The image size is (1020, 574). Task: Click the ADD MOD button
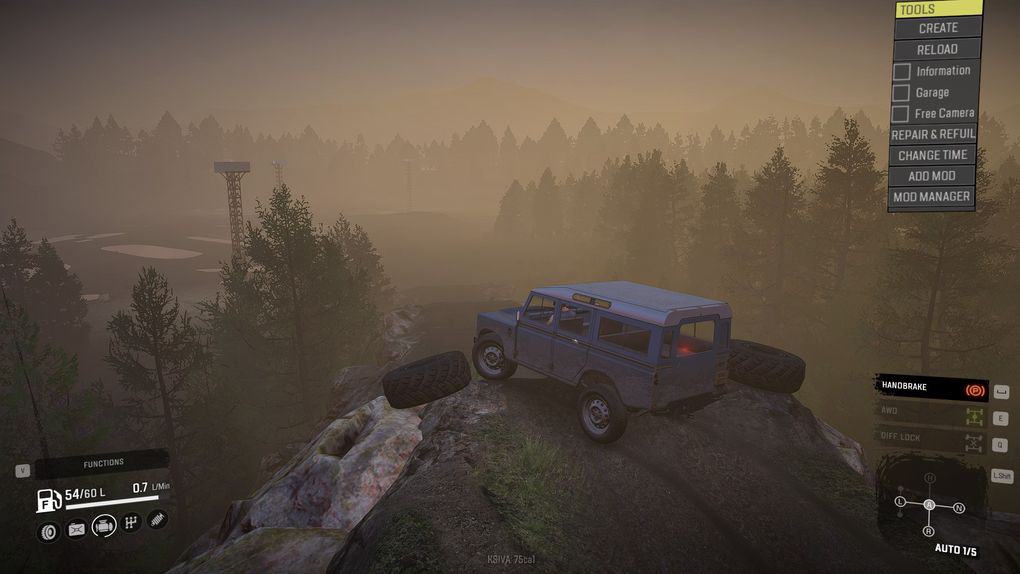point(932,176)
